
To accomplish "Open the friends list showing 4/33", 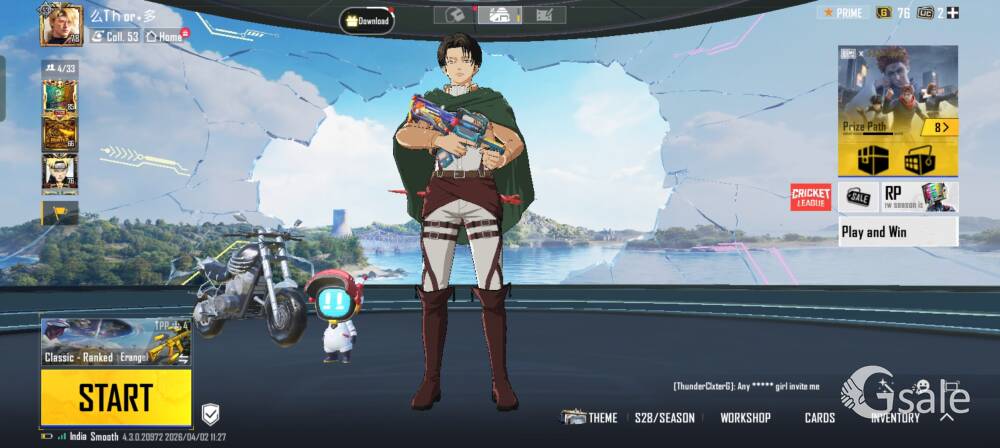I will (x=59, y=69).
